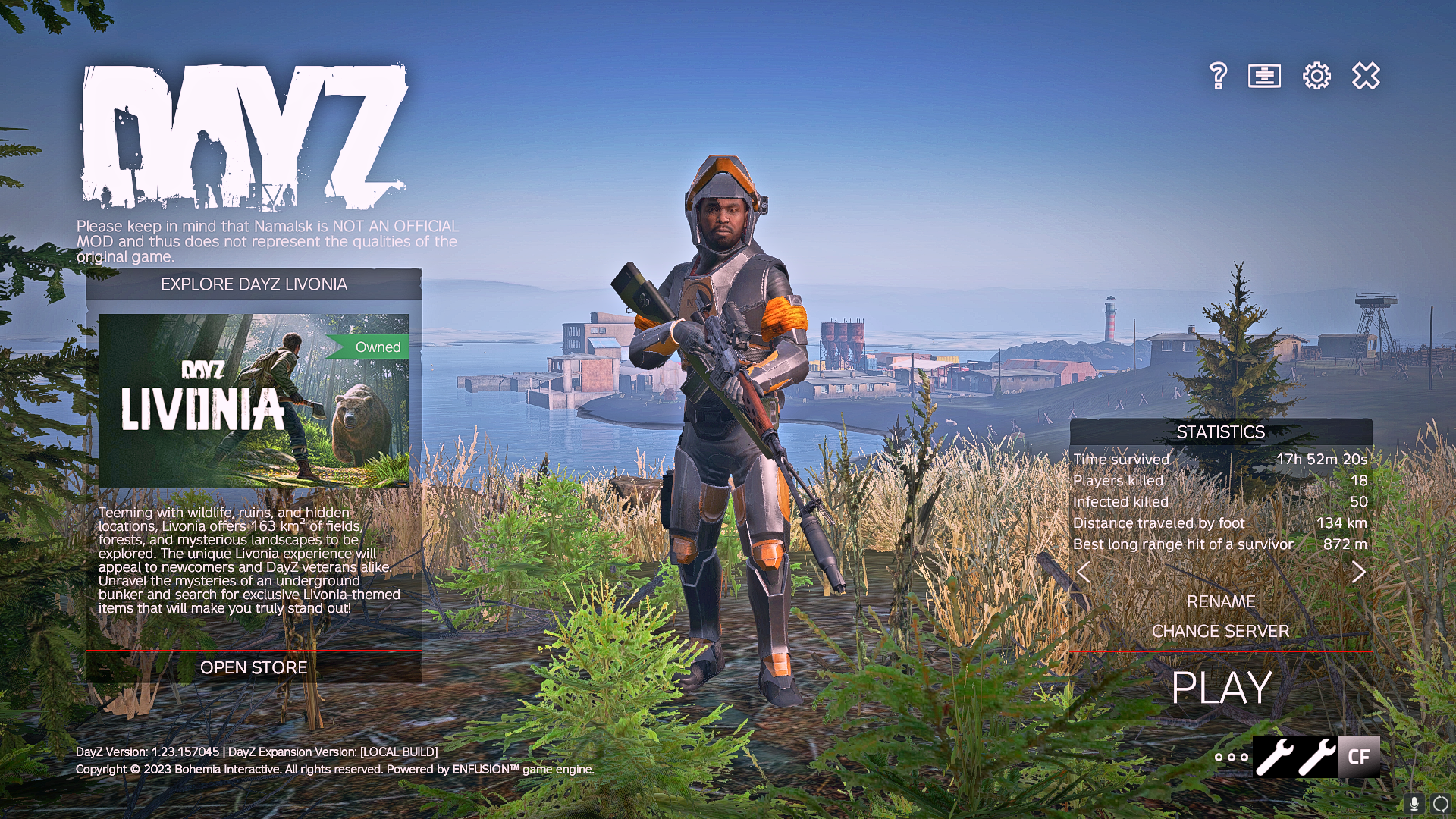Open the credits panel icon beside the question mark
Viewport: 1456px width, 819px height.
pos(1264,76)
